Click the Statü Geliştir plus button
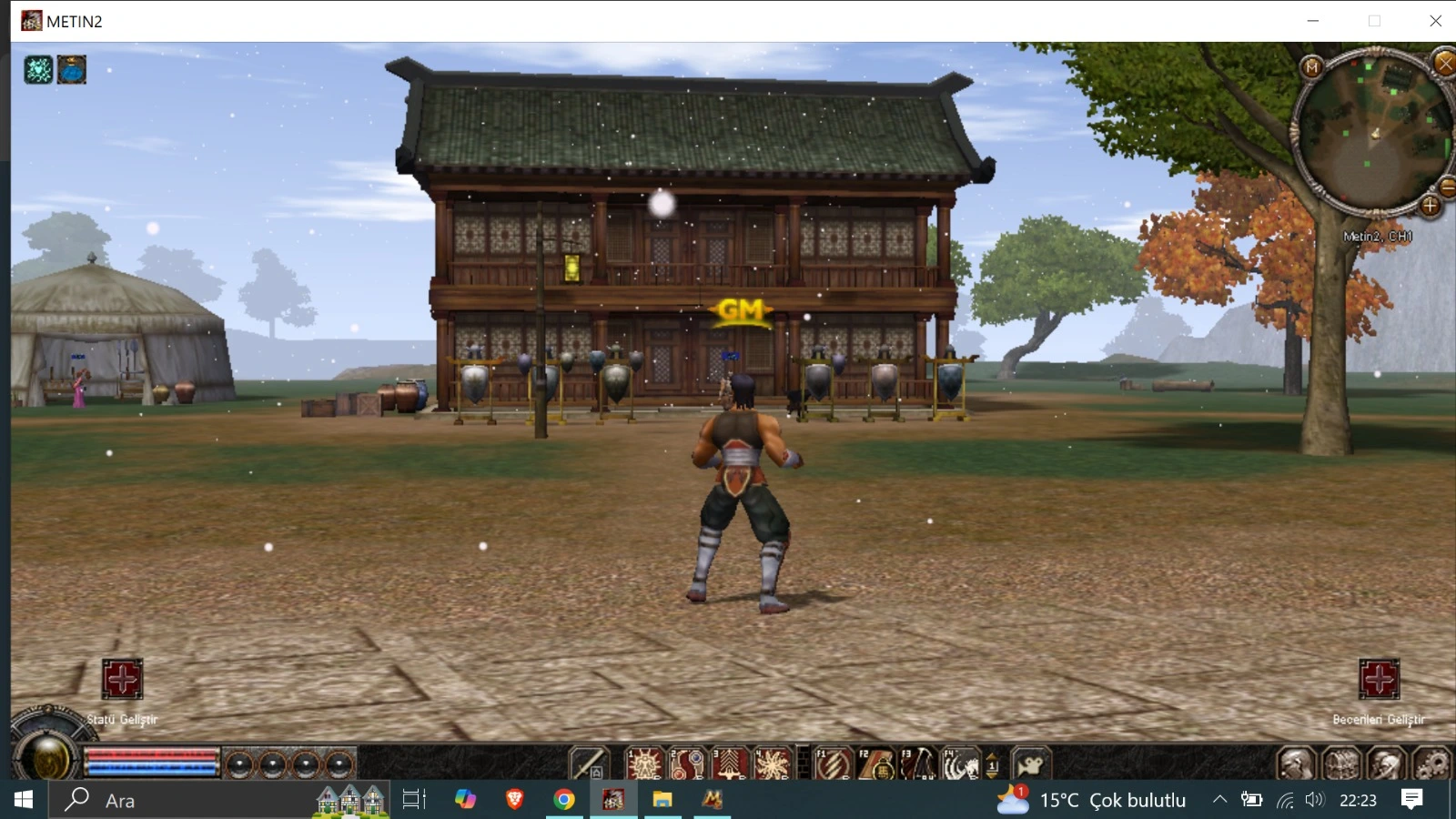This screenshot has height=819, width=1456. click(x=122, y=679)
